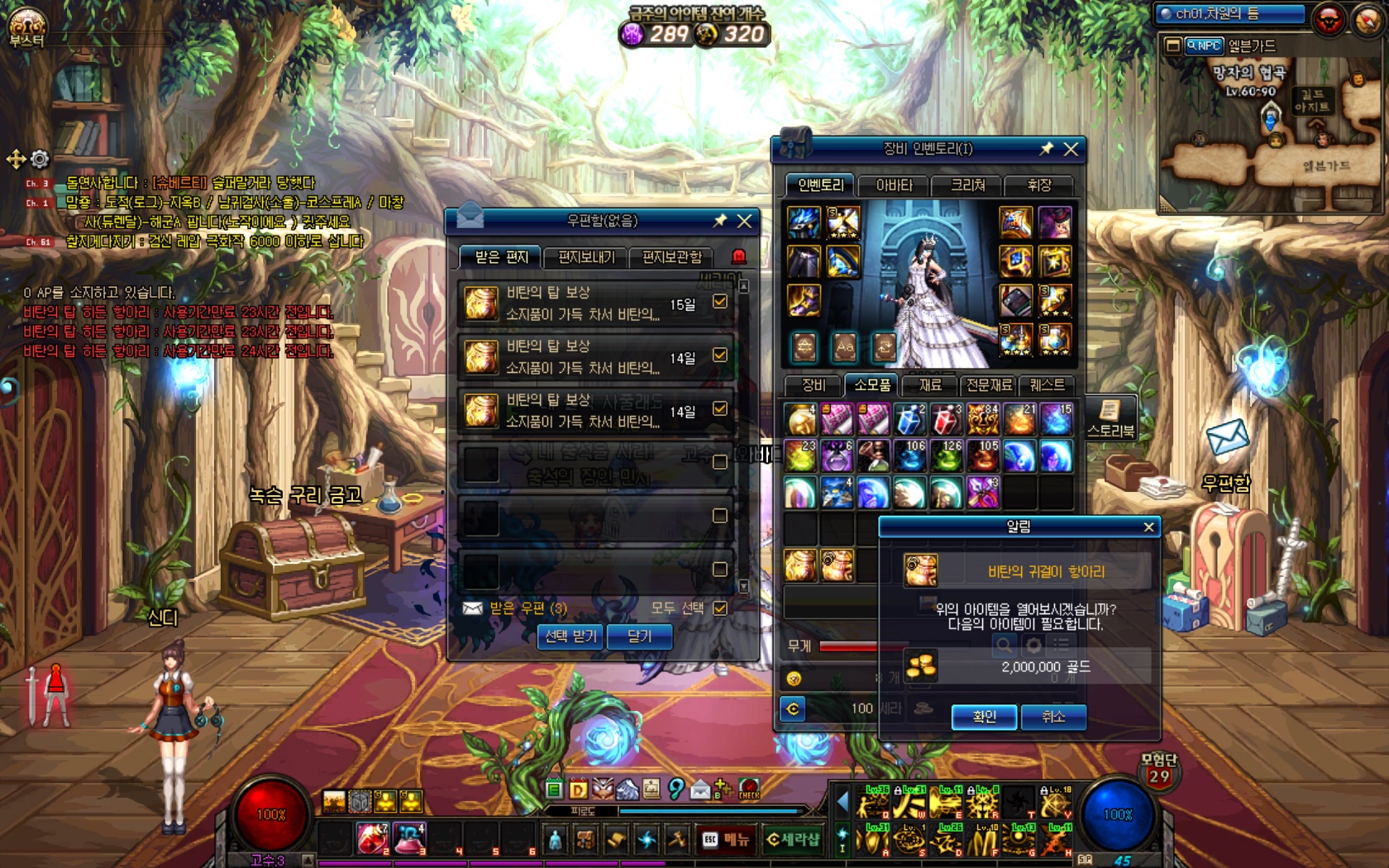The image size is (1389, 868).
Task: Open the 크리쳐 creature tab
Action: [x=967, y=185]
